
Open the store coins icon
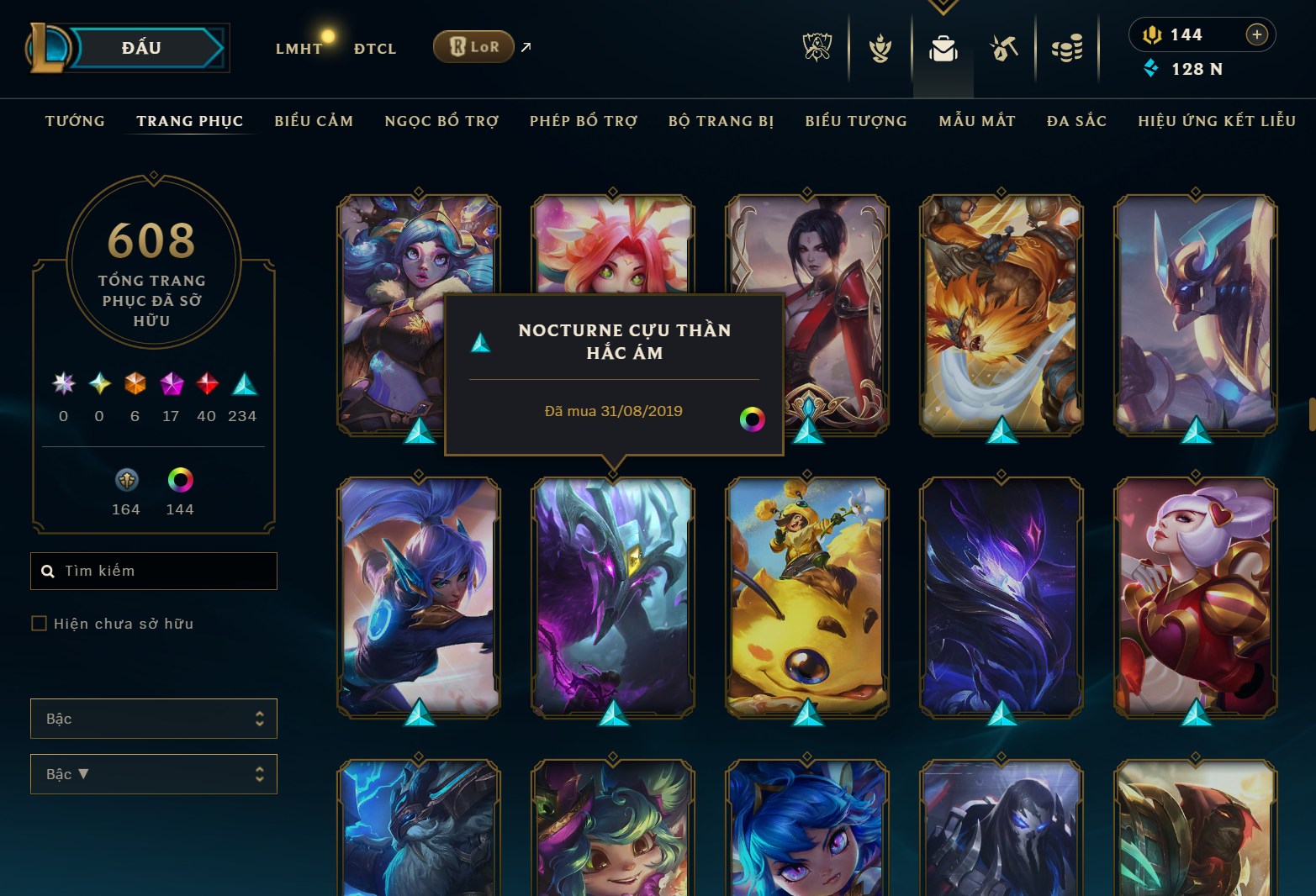point(1067,49)
